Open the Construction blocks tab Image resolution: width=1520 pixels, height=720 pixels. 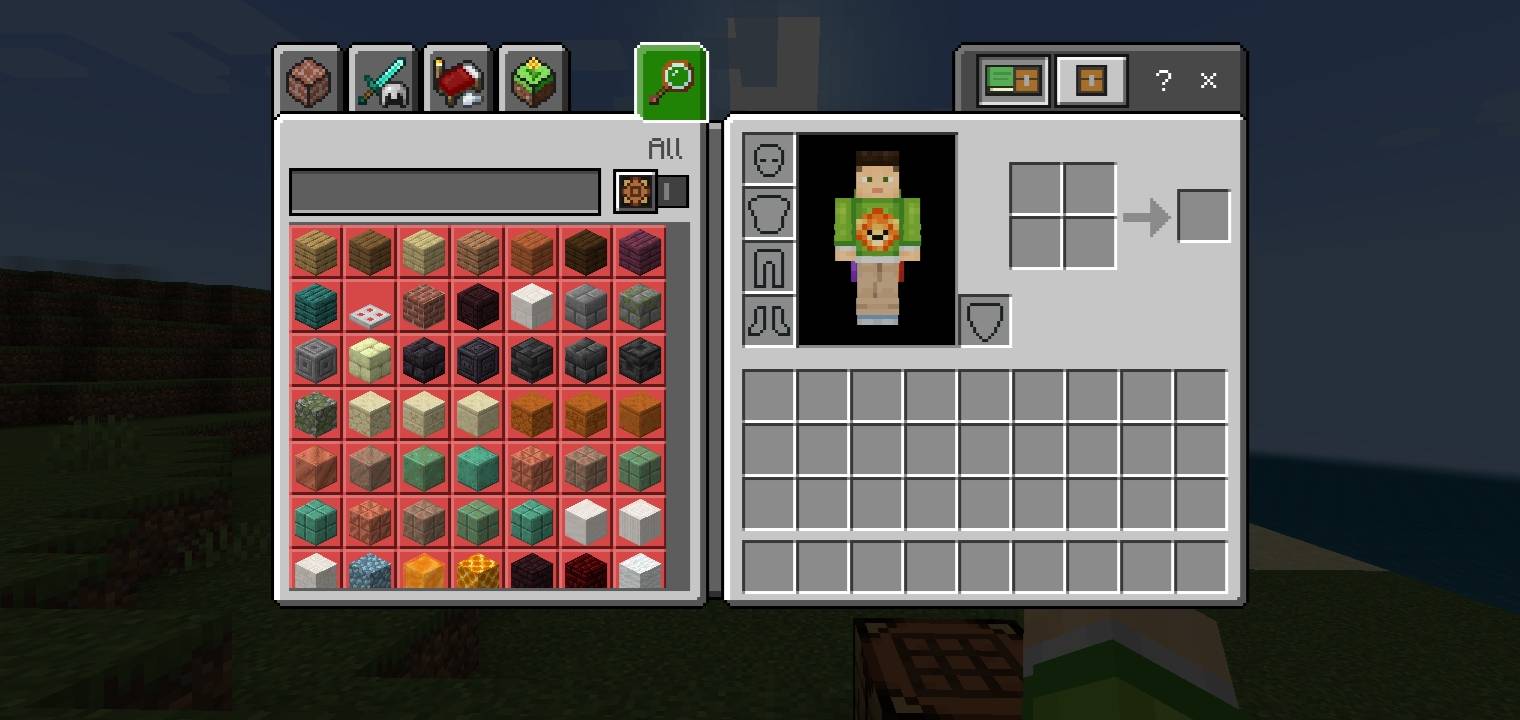point(306,82)
